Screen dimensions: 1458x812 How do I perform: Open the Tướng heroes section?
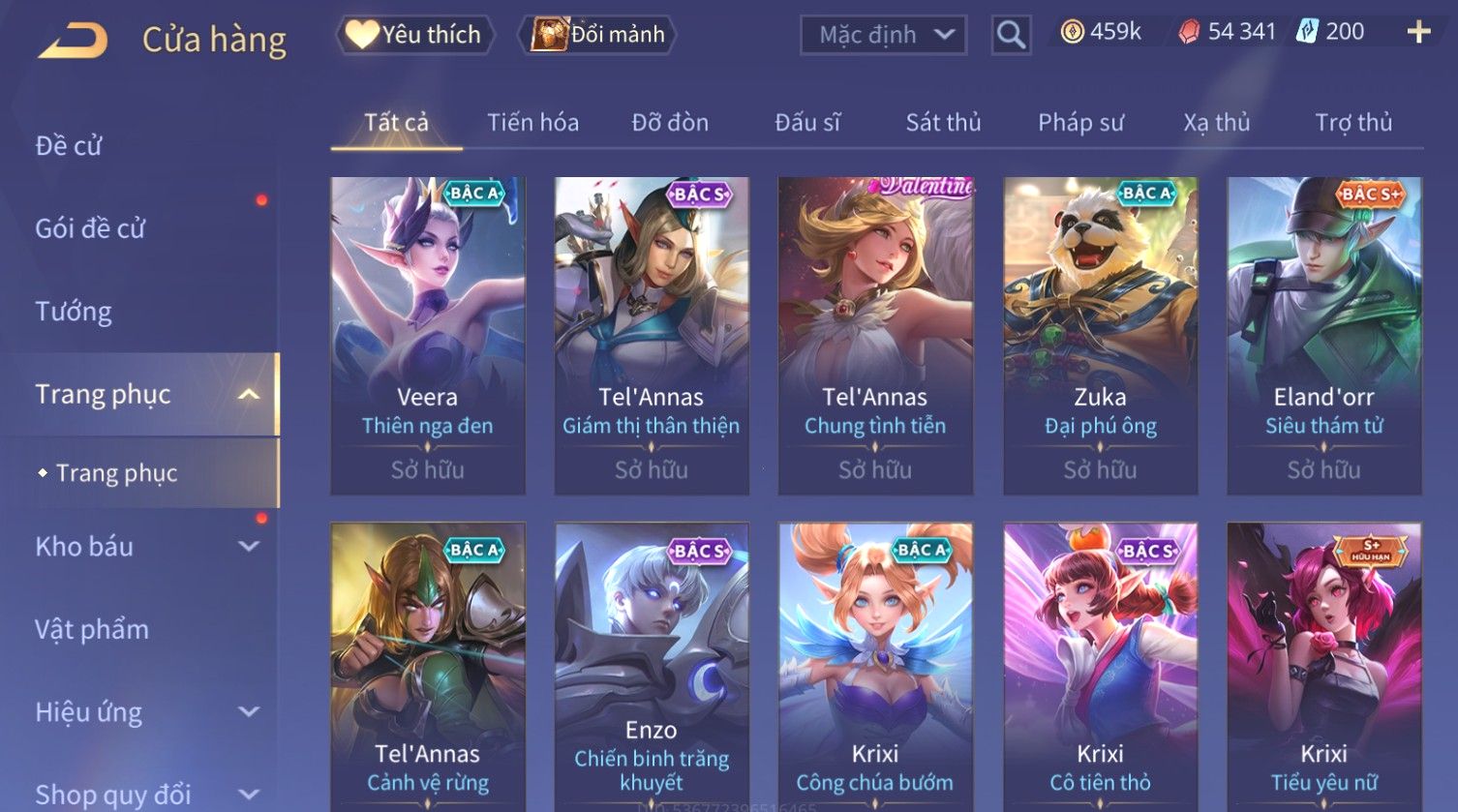pyautogui.click(x=74, y=312)
